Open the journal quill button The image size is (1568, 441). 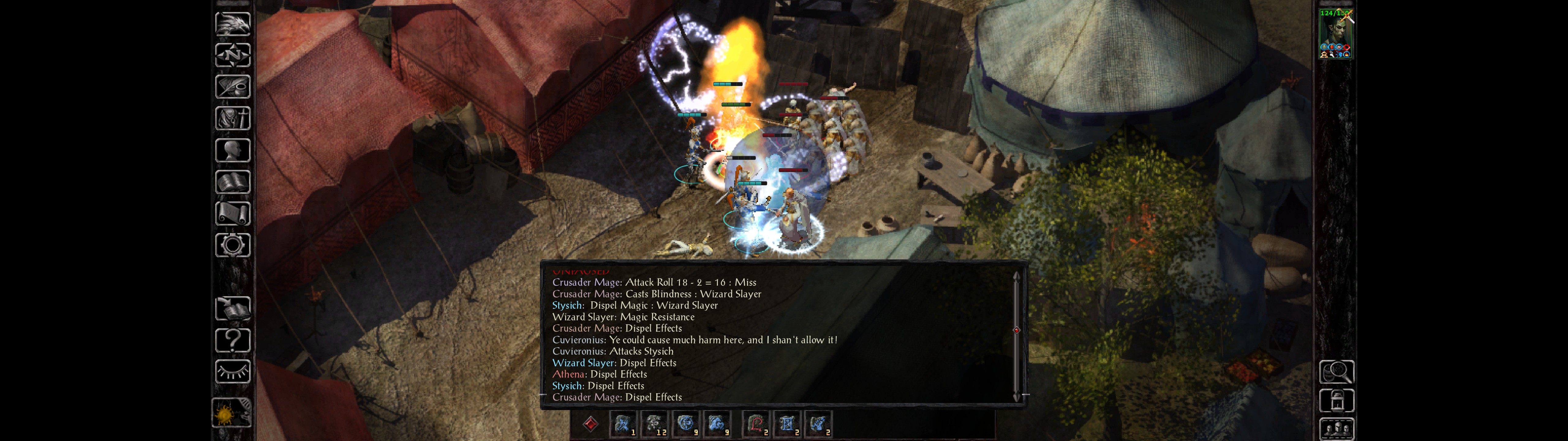coord(232,87)
